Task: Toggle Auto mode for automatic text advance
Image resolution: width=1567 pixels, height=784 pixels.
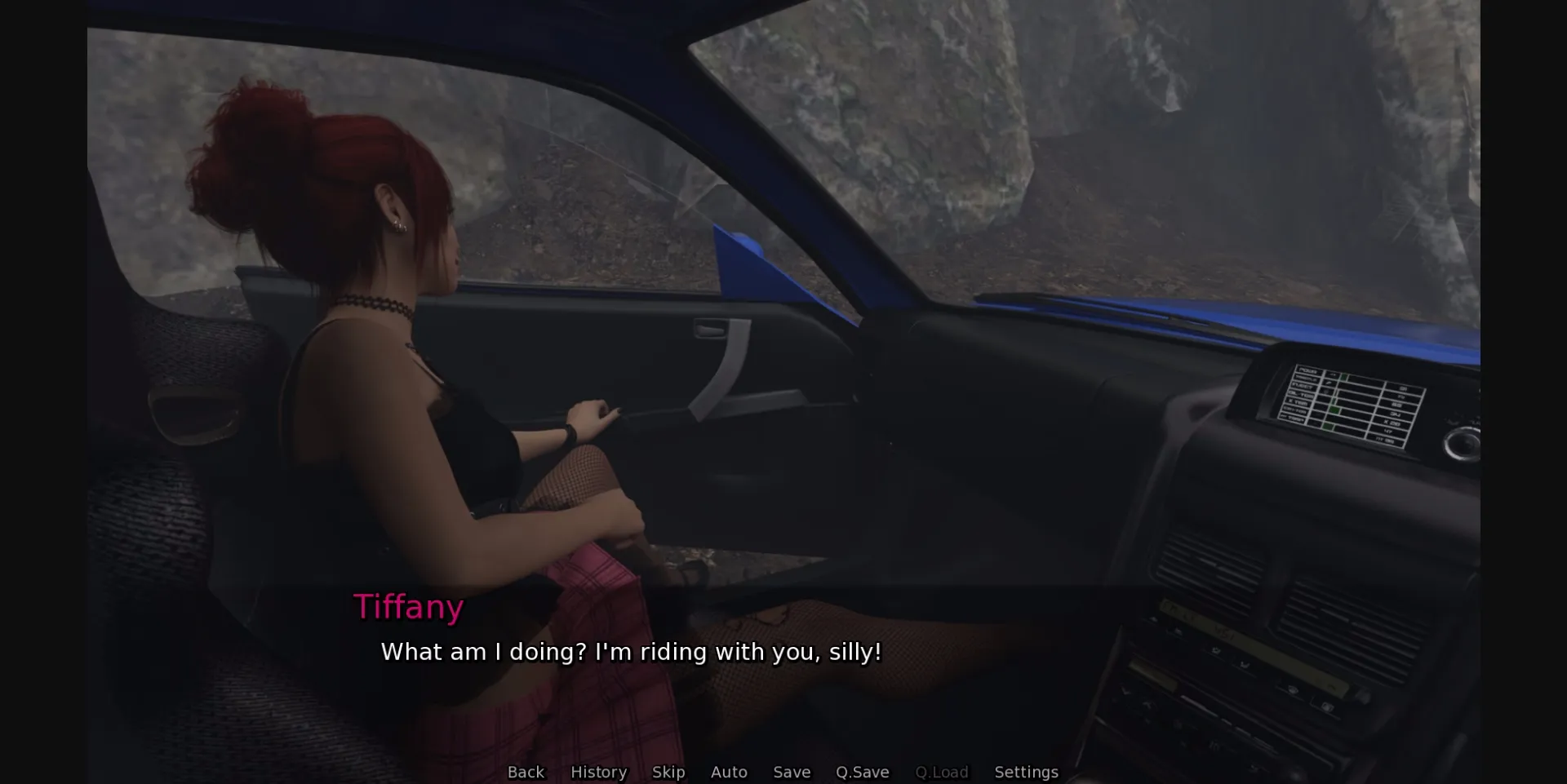Action: click(729, 772)
